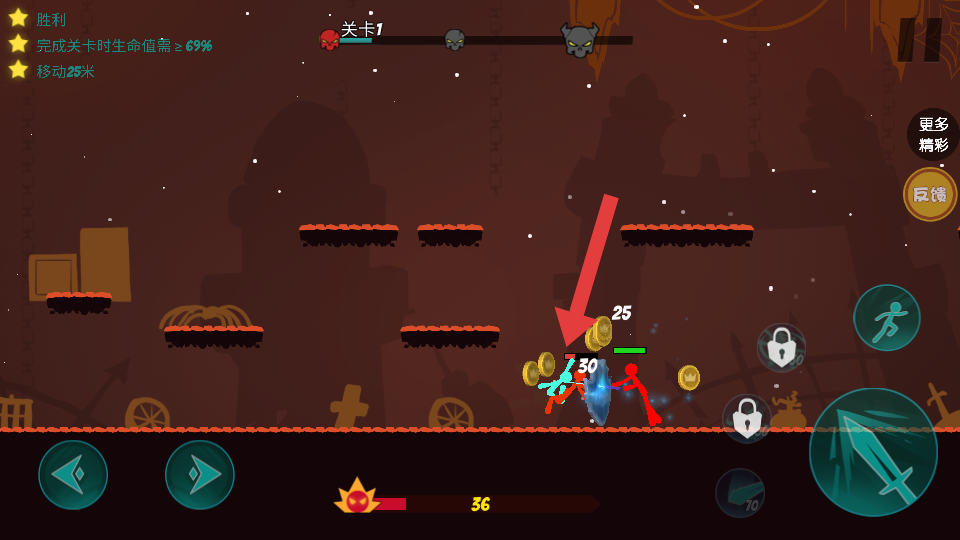The image size is (960, 540).
Task: Pause the game with the pause button
Action: click(920, 40)
